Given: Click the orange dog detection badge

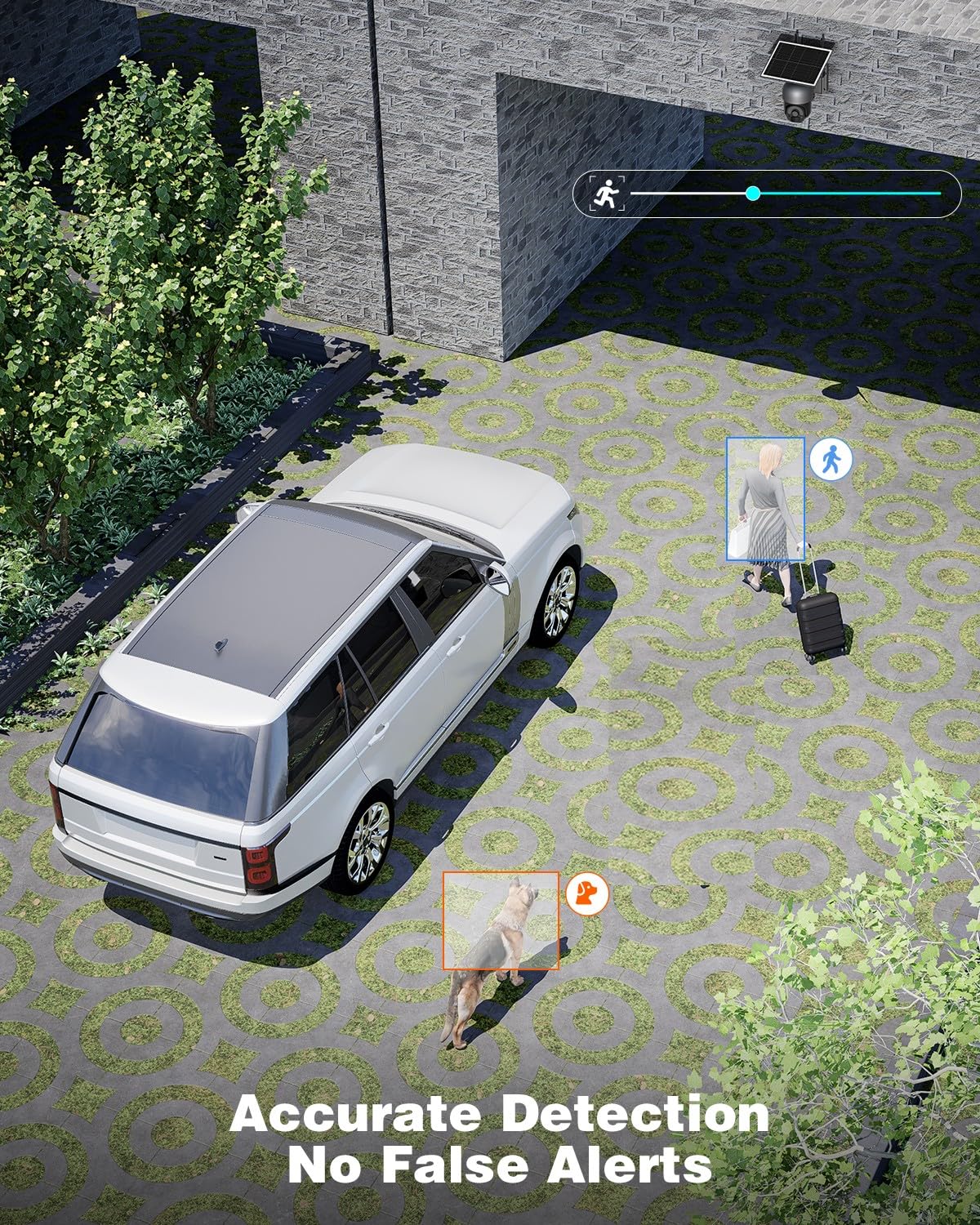Looking at the screenshot, I should (x=587, y=892).
